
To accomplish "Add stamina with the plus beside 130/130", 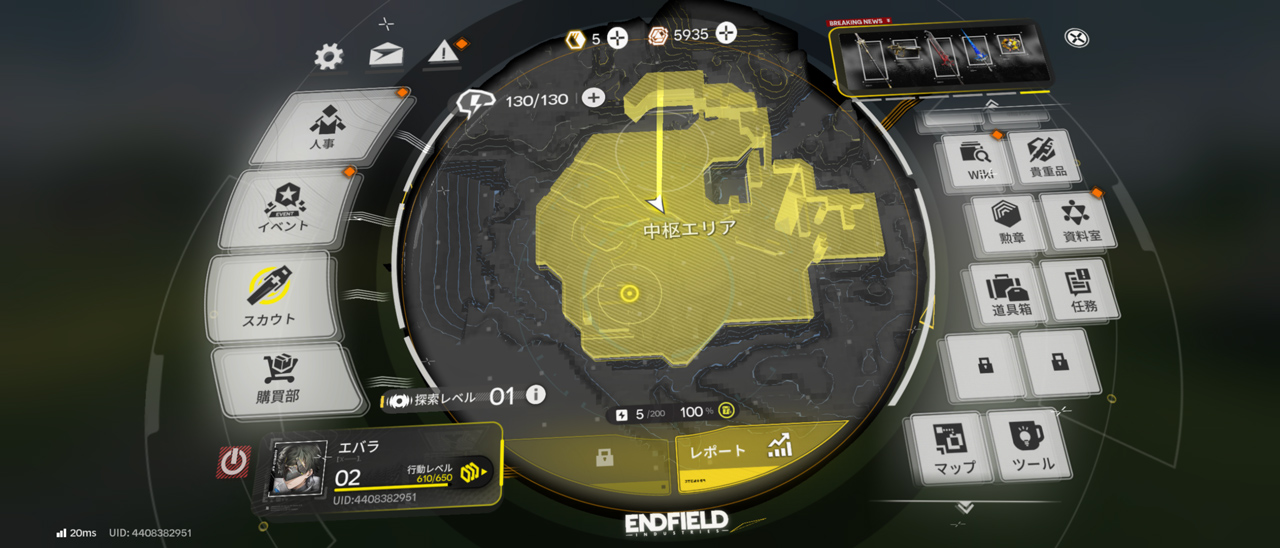I will (593, 98).
